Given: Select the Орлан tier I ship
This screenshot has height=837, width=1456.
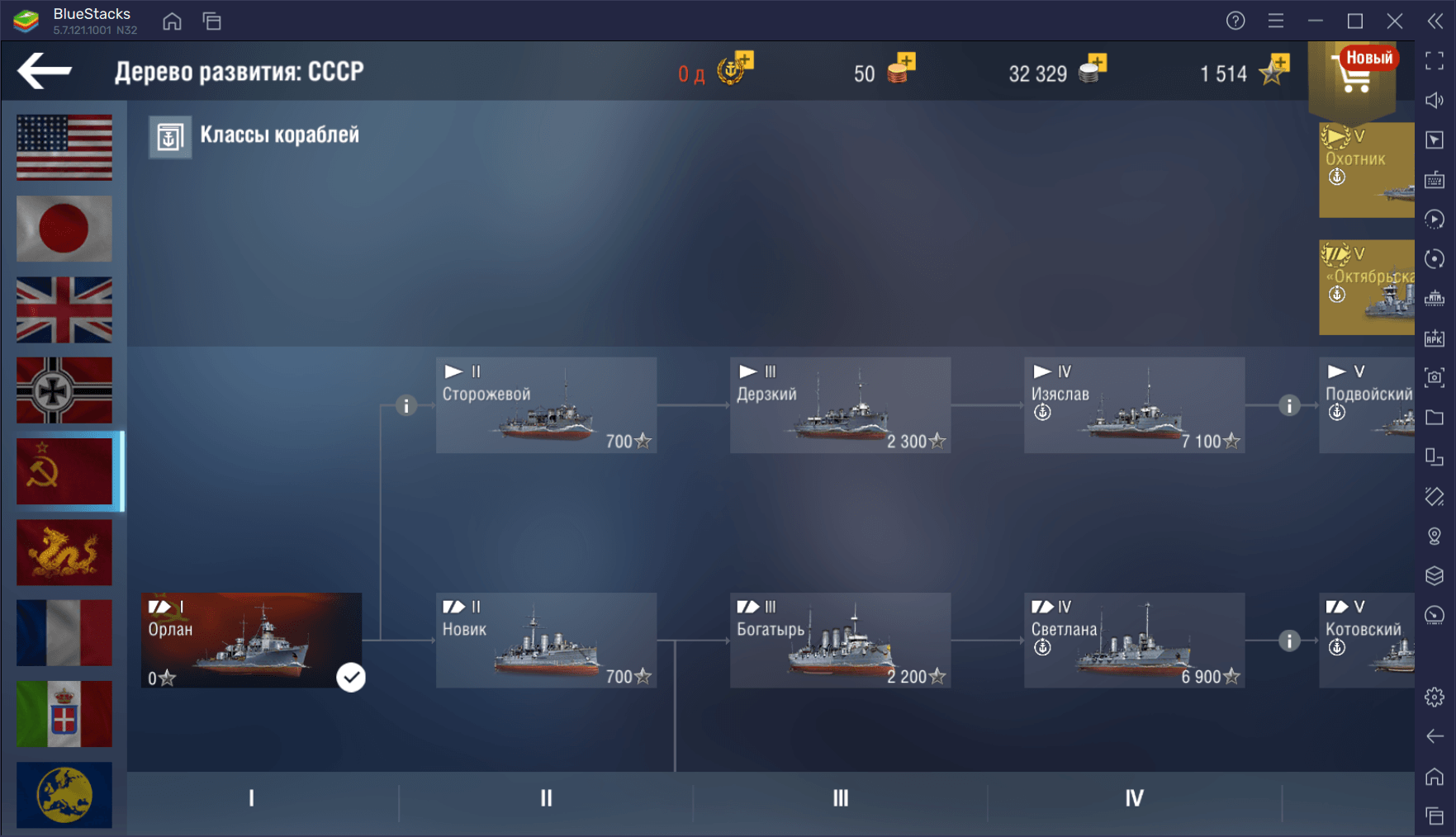Looking at the screenshot, I should [251, 641].
